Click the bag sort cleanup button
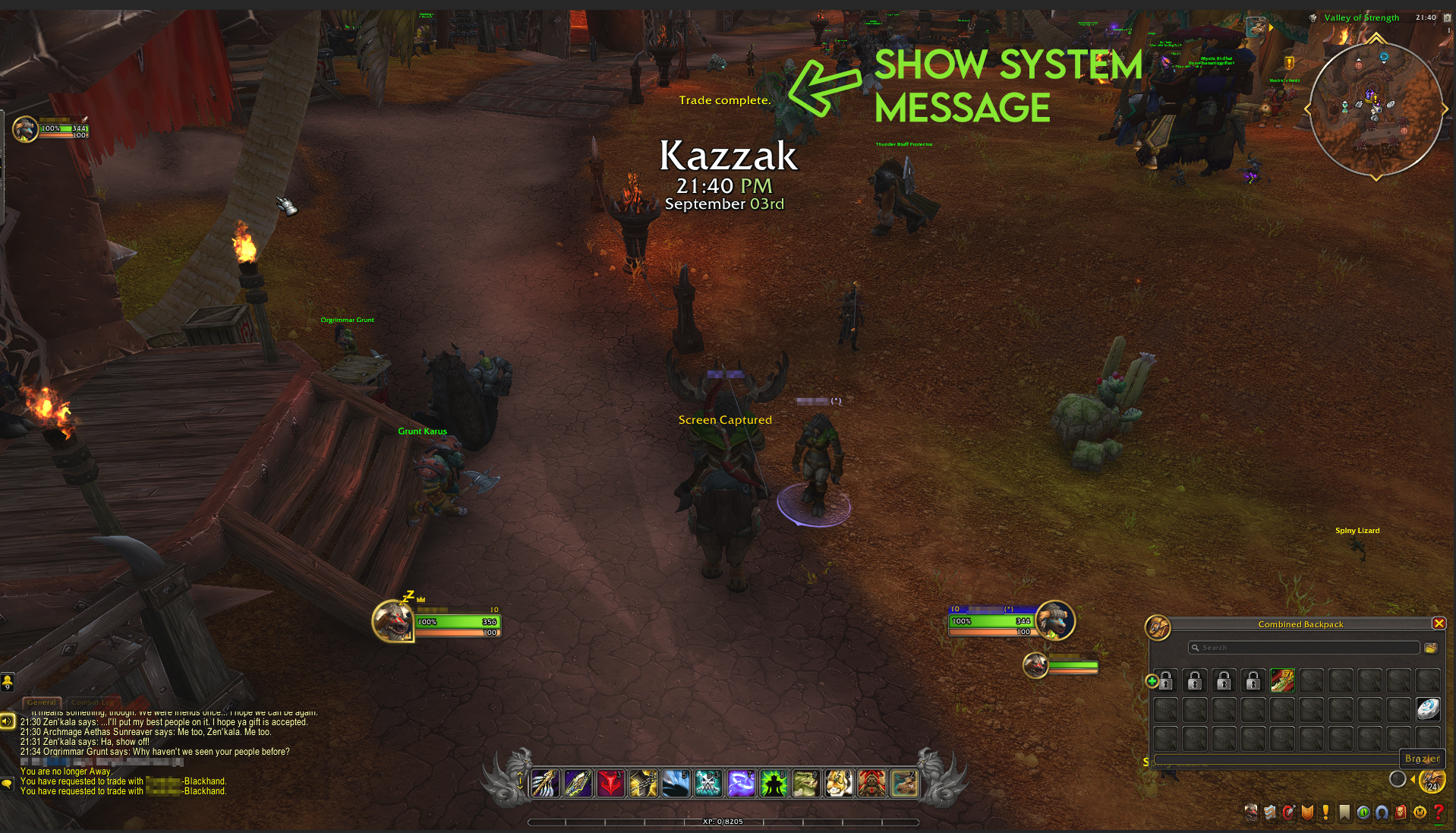The height and width of the screenshot is (833, 1456). (x=1430, y=648)
